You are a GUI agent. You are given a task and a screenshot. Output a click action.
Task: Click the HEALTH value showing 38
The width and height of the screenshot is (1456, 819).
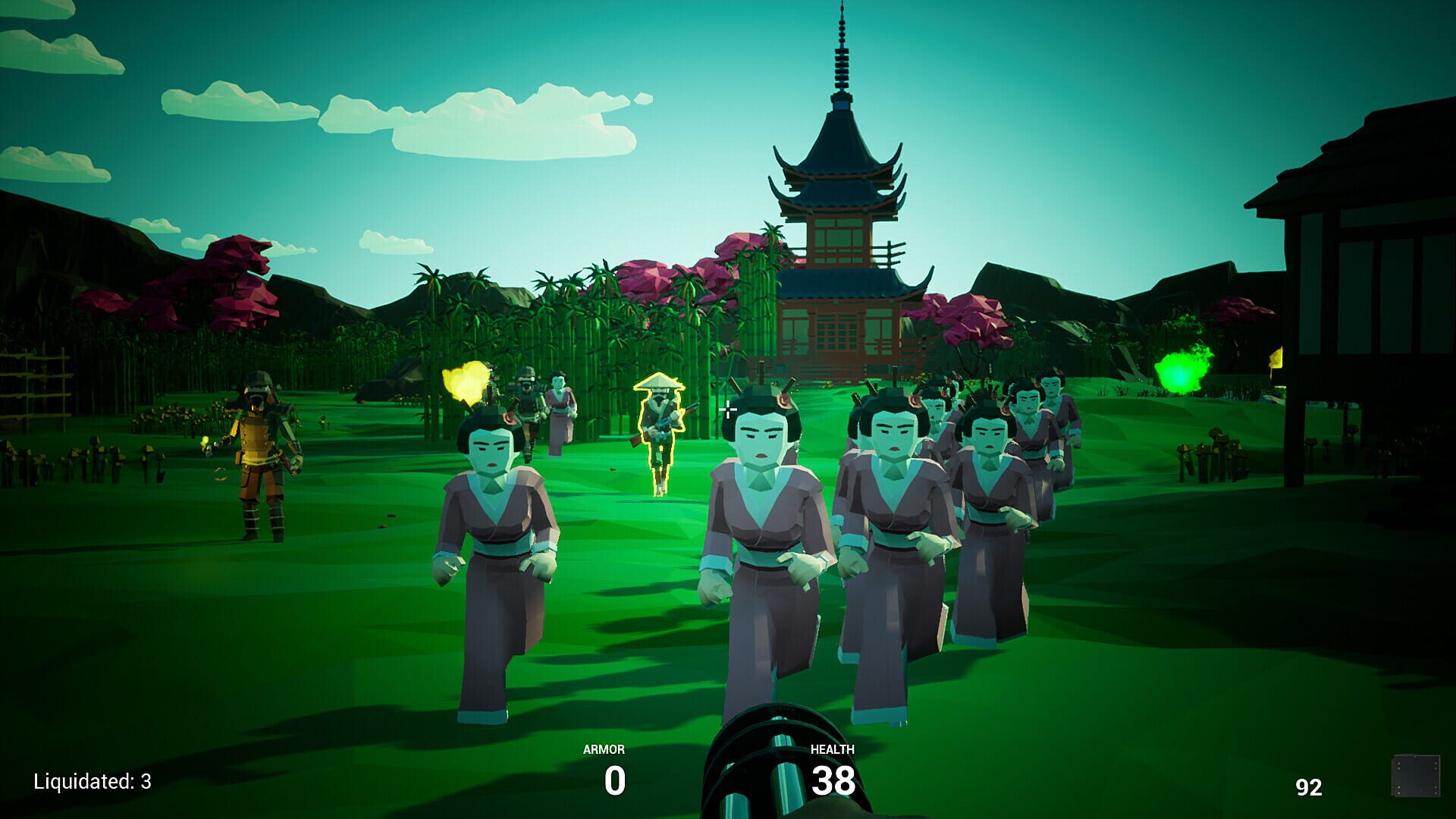[834, 779]
